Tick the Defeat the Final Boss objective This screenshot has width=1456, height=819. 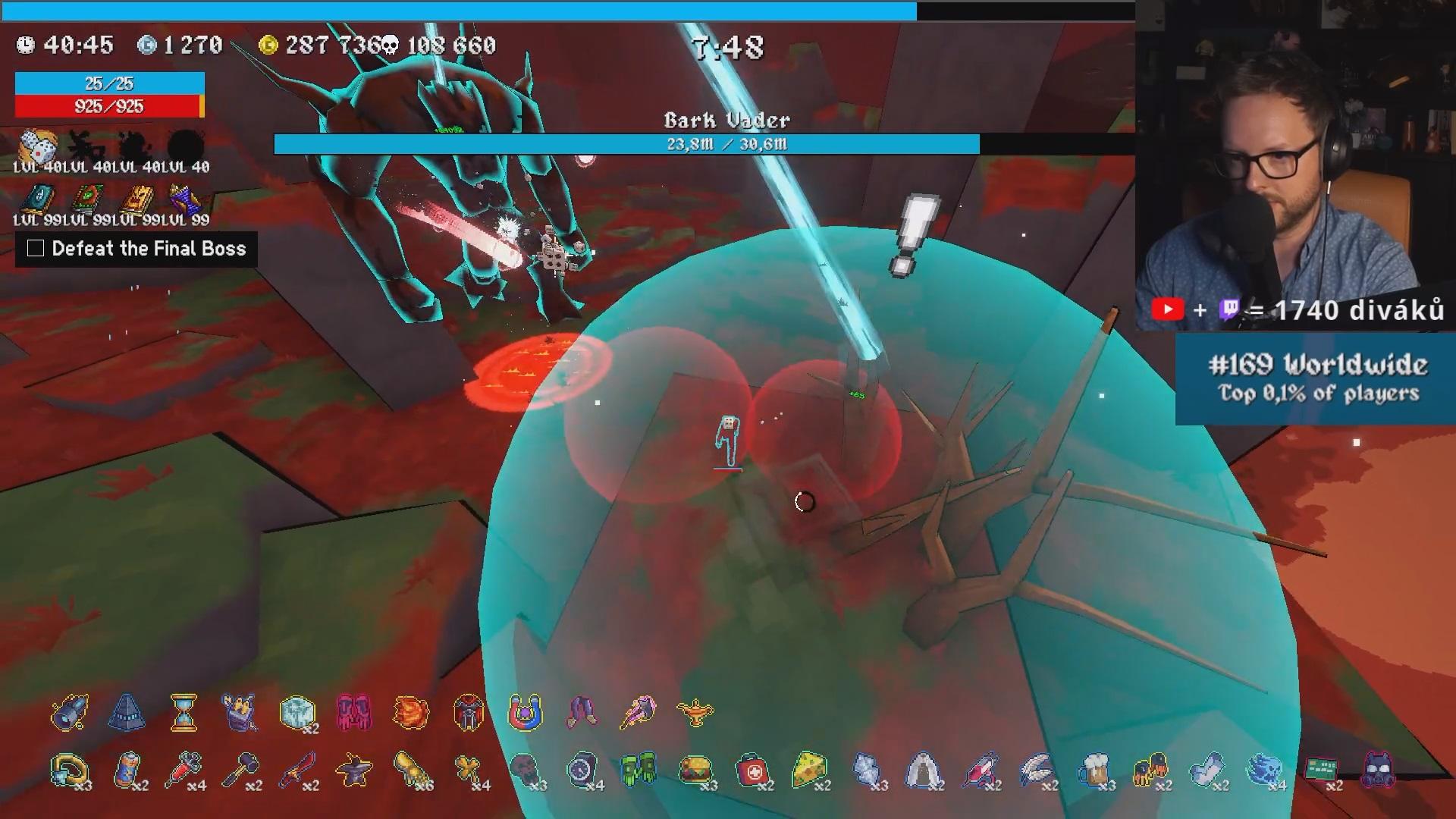[x=36, y=249]
